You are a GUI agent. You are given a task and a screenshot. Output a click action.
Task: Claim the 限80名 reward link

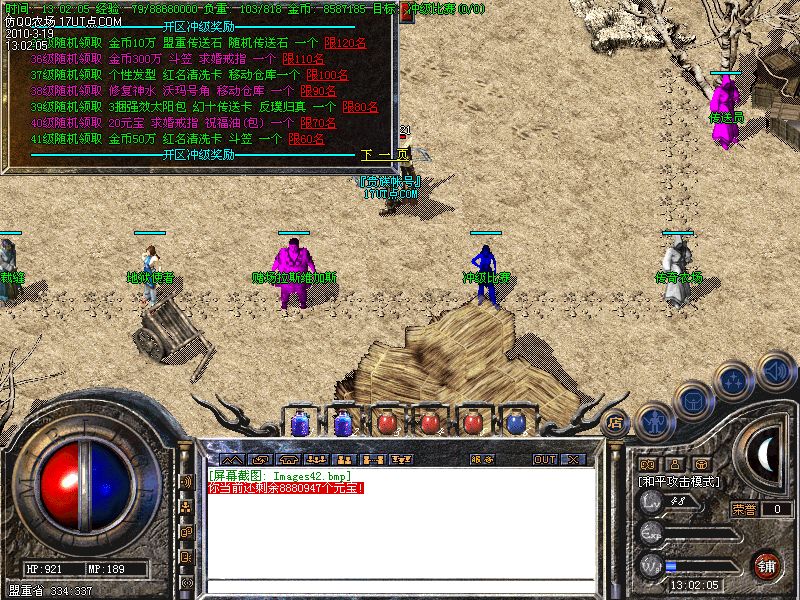coord(360,107)
